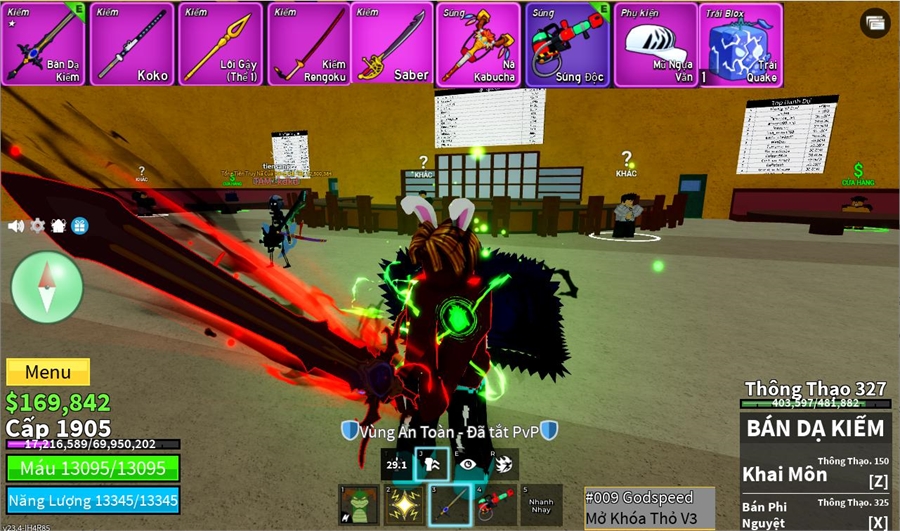Open settings with the gear icon
The height and width of the screenshot is (531, 900).
(x=38, y=226)
